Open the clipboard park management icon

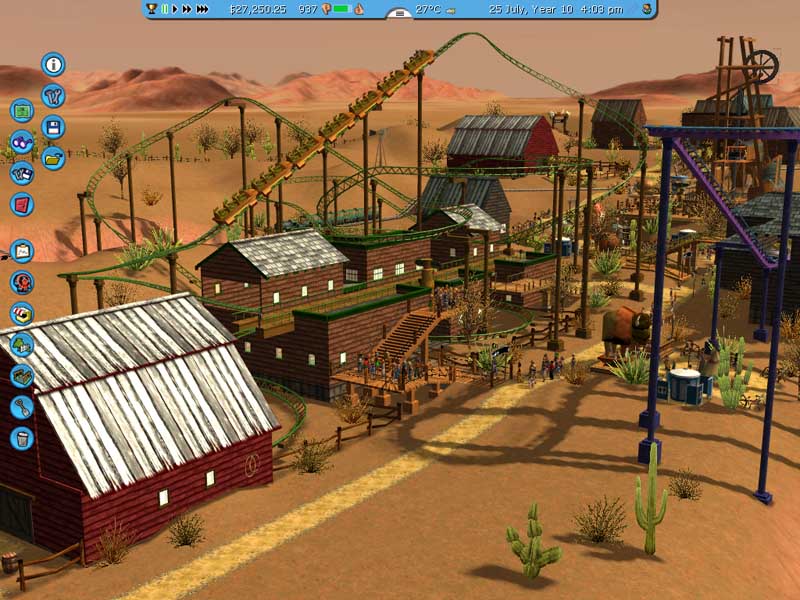[x=22, y=251]
